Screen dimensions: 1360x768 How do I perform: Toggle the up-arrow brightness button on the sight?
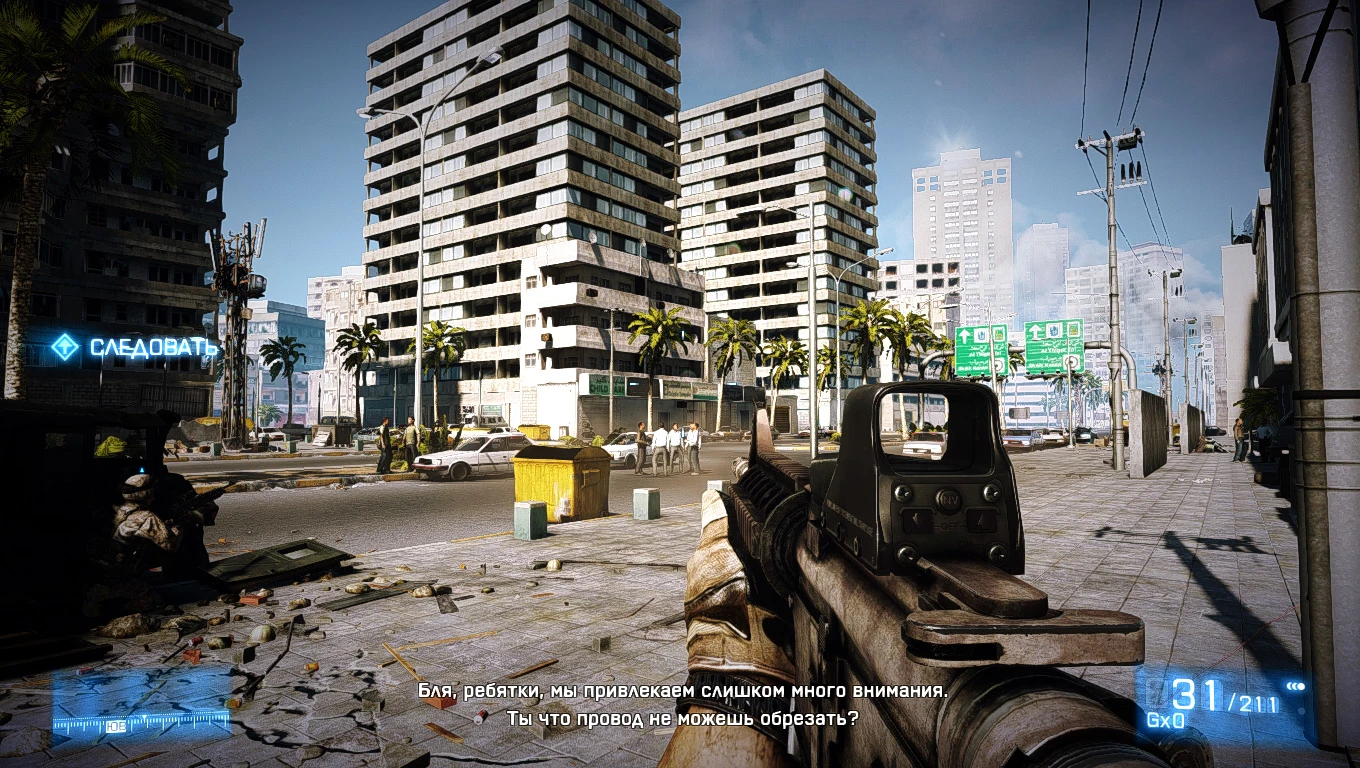(980, 520)
